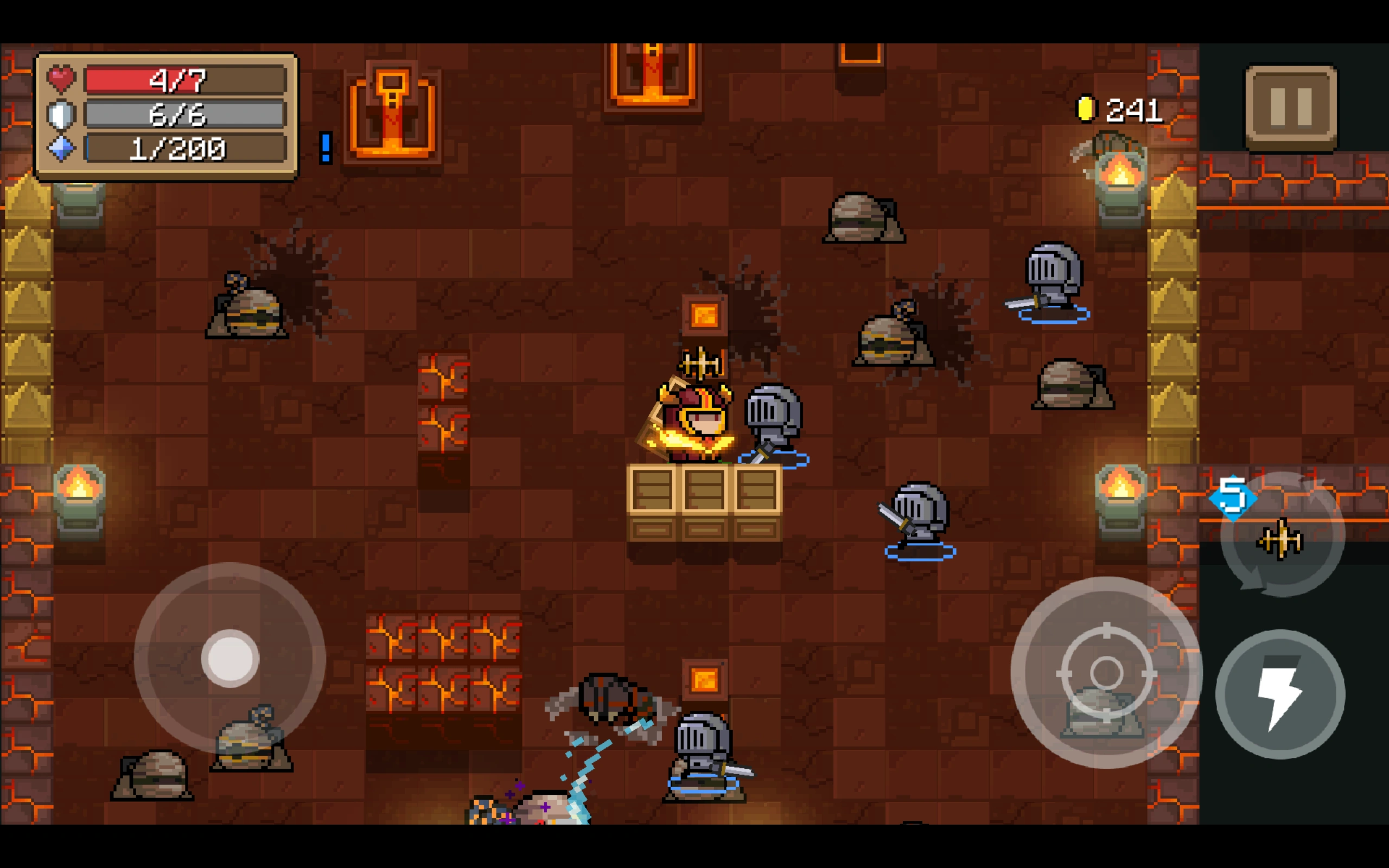Tap the blue energy crystal icon
Screen dimensions: 1389x868
click(61, 149)
